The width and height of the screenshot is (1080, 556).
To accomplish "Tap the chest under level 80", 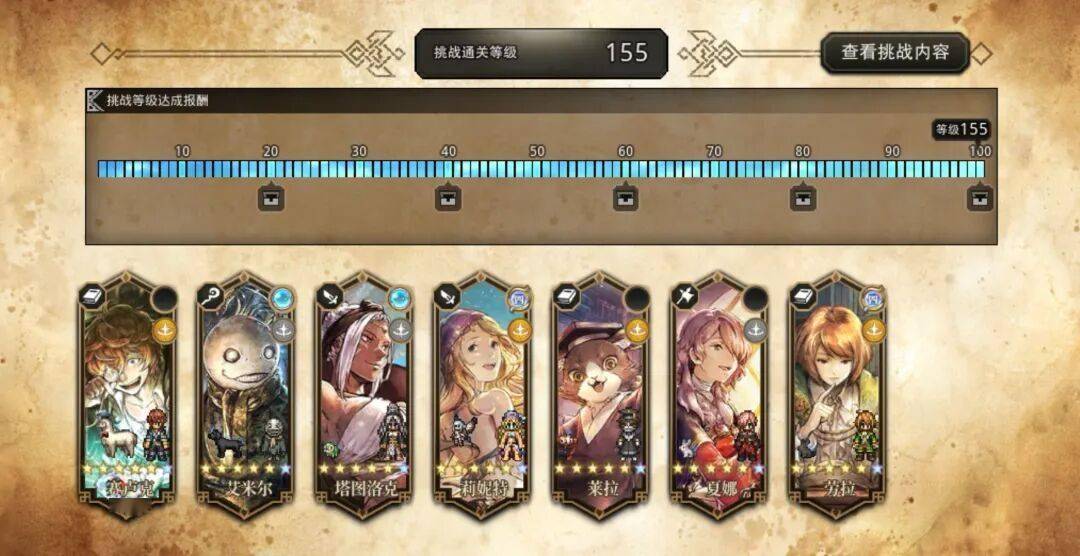I will point(803,198).
